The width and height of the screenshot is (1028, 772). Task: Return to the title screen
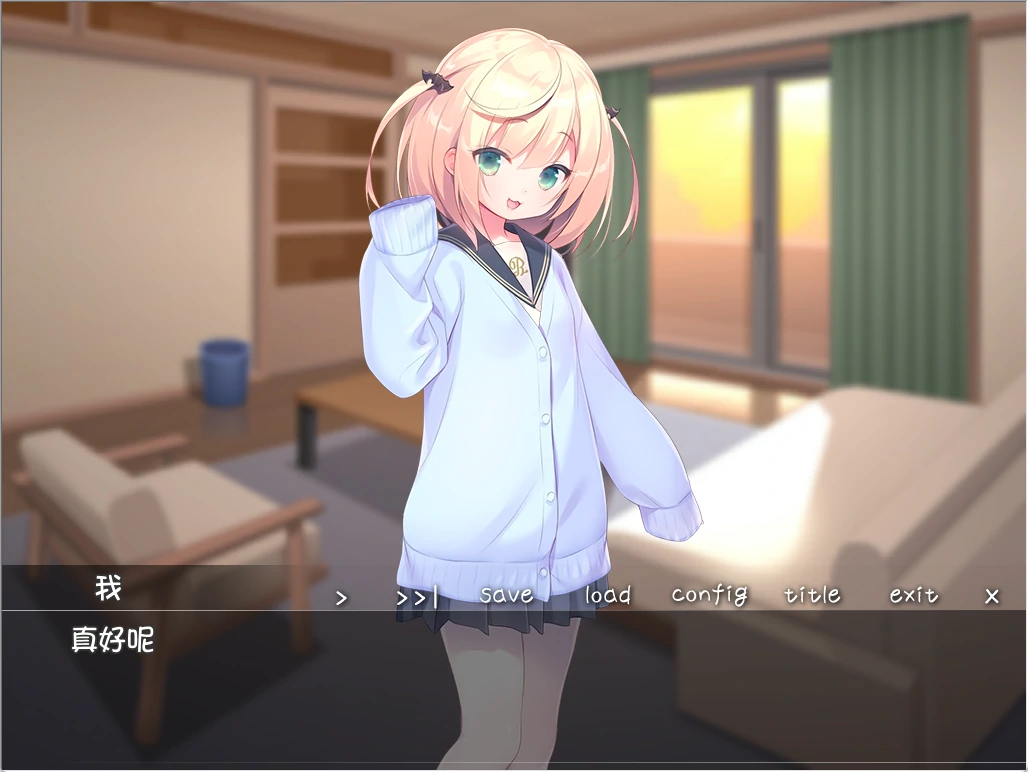pos(812,595)
